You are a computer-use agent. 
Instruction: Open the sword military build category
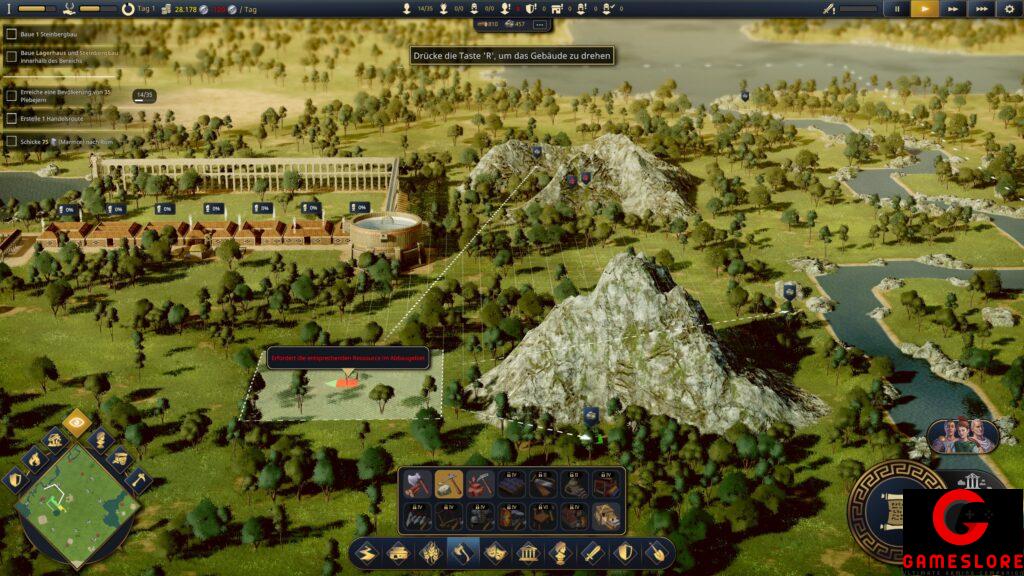click(592, 553)
